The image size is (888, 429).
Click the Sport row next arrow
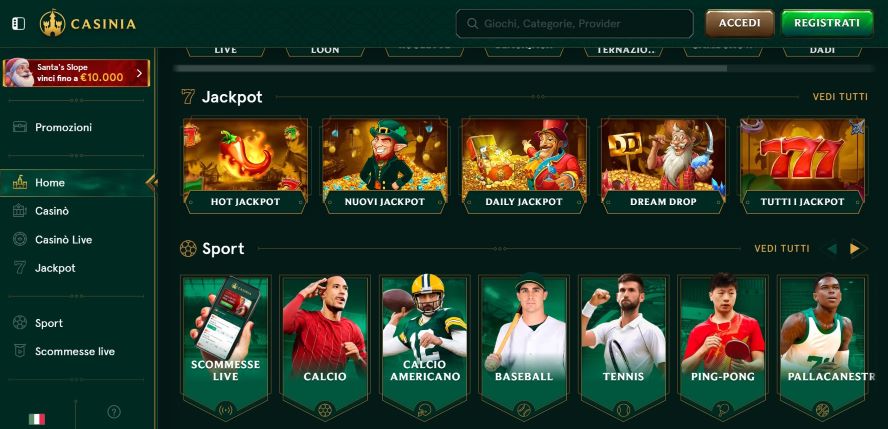point(854,249)
